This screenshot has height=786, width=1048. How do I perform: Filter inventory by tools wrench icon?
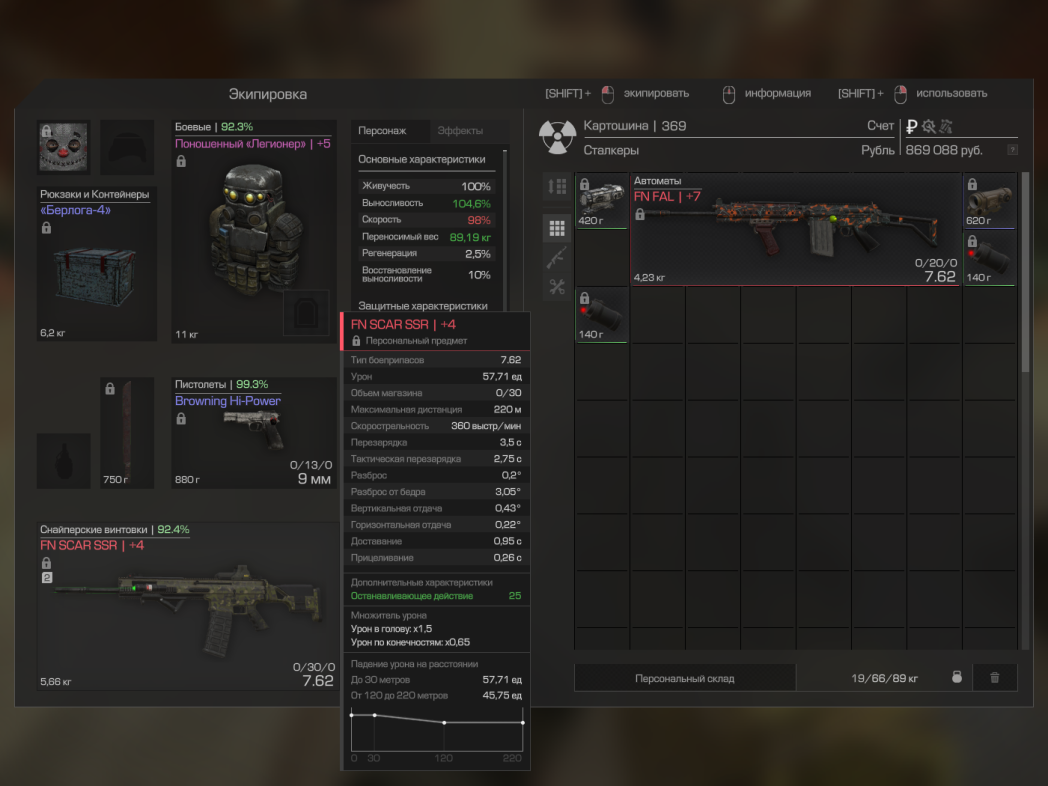(x=557, y=287)
